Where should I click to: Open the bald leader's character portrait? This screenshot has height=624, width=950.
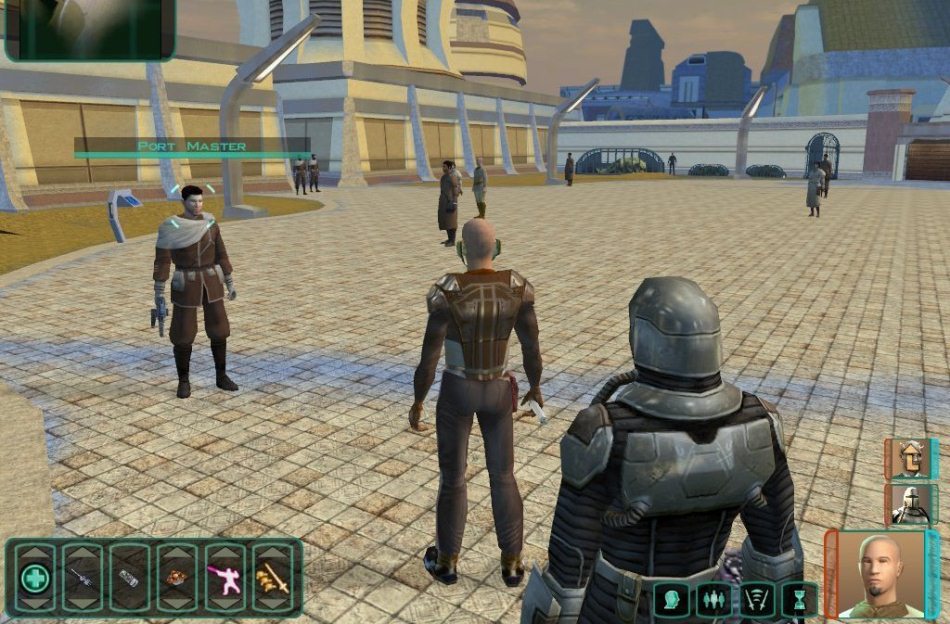[881, 575]
